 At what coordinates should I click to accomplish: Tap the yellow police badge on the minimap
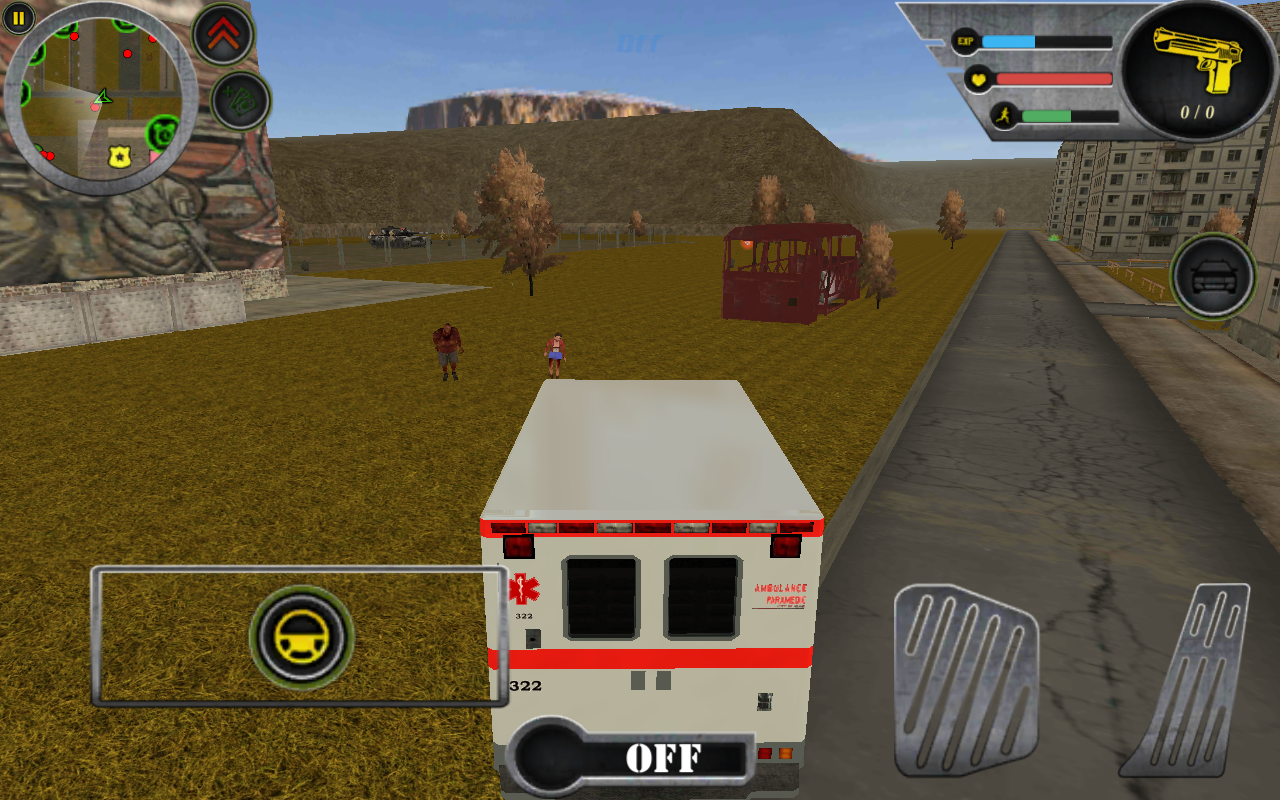point(120,156)
